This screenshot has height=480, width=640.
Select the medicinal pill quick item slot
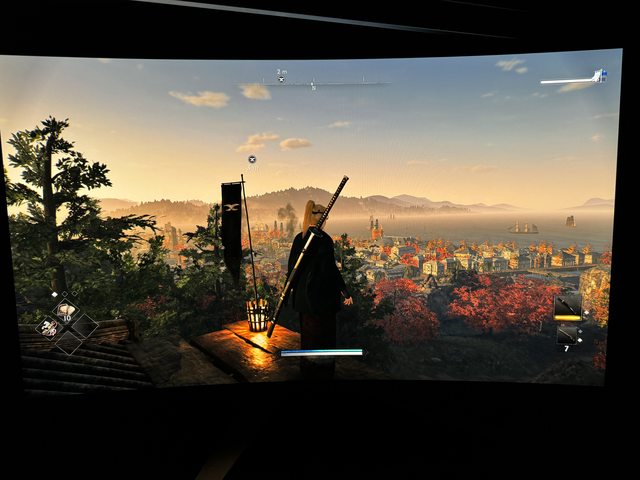coord(66,311)
